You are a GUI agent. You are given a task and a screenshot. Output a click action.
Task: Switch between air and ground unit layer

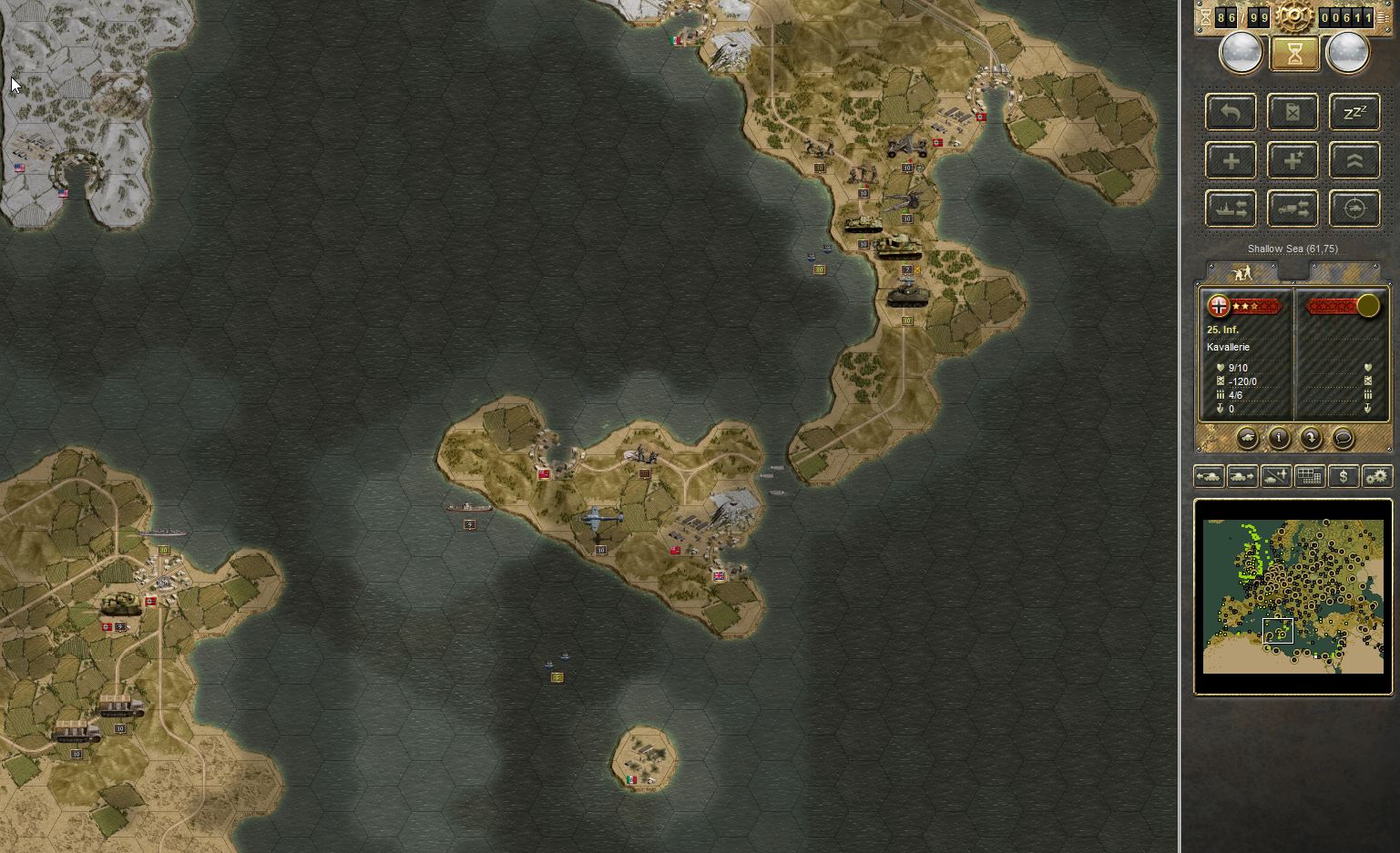click(x=1274, y=475)
